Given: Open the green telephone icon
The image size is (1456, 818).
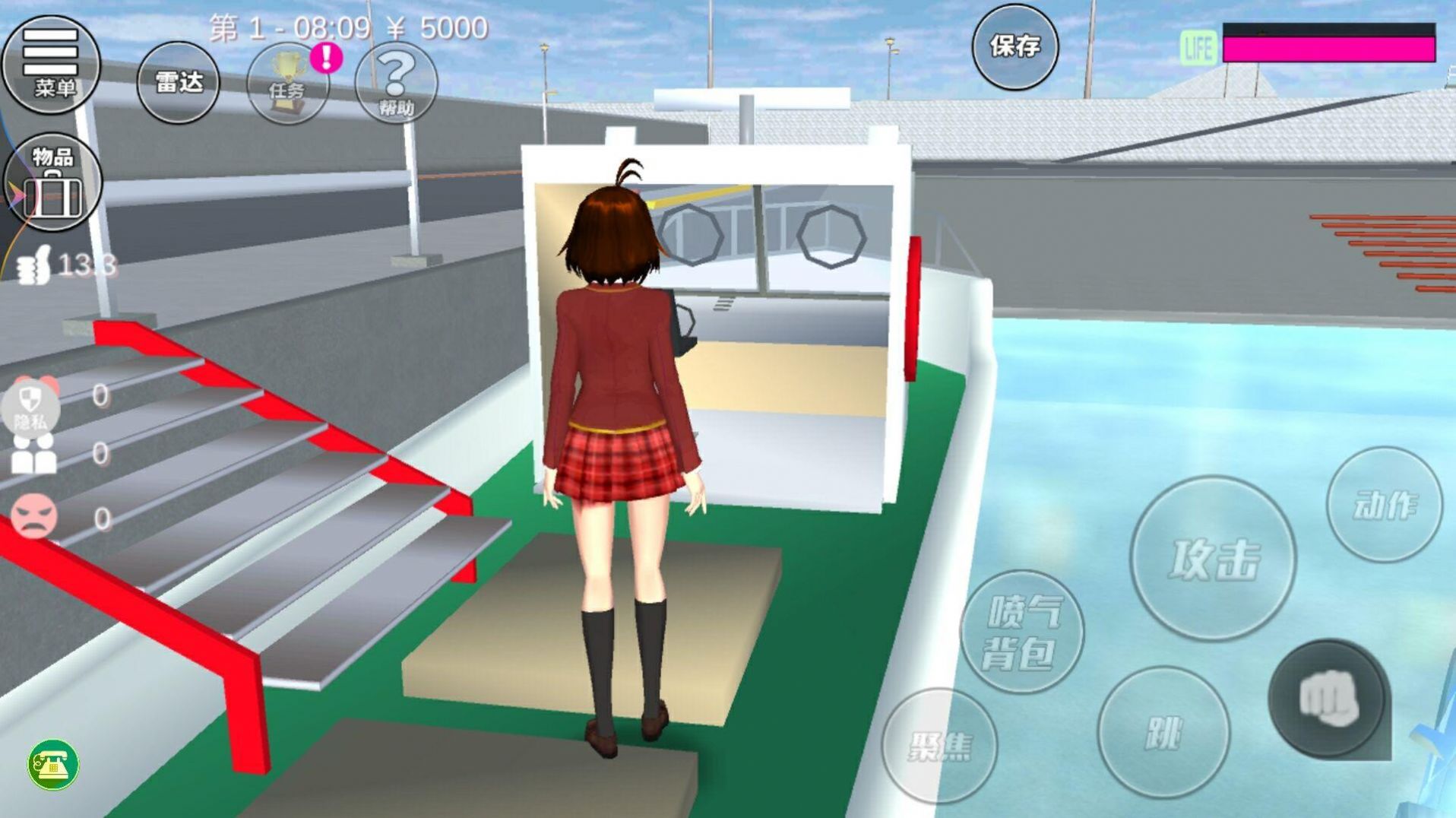Looking at the screenshot, I should (x=52, y=764).
